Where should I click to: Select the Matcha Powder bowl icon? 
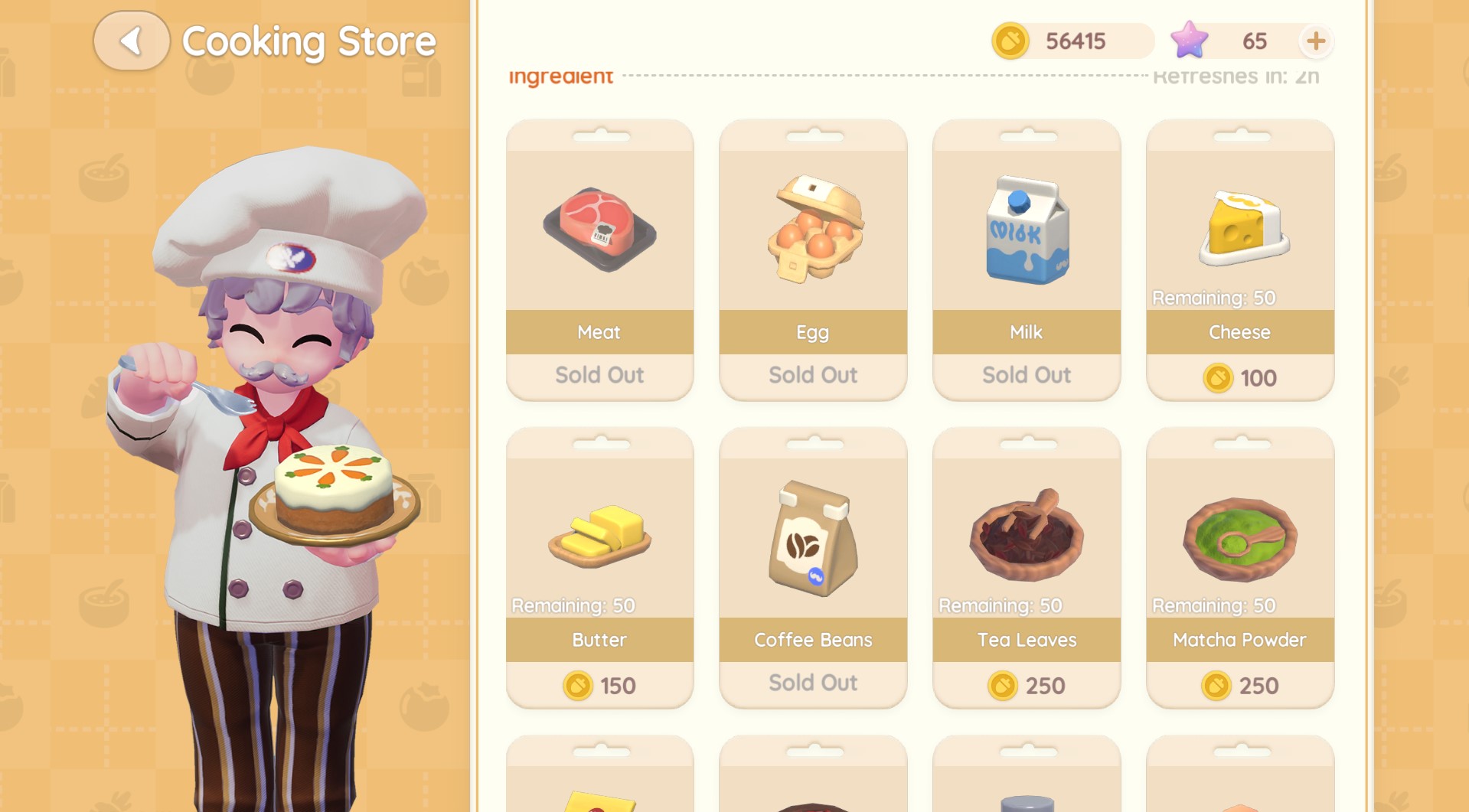[1239, 536]
